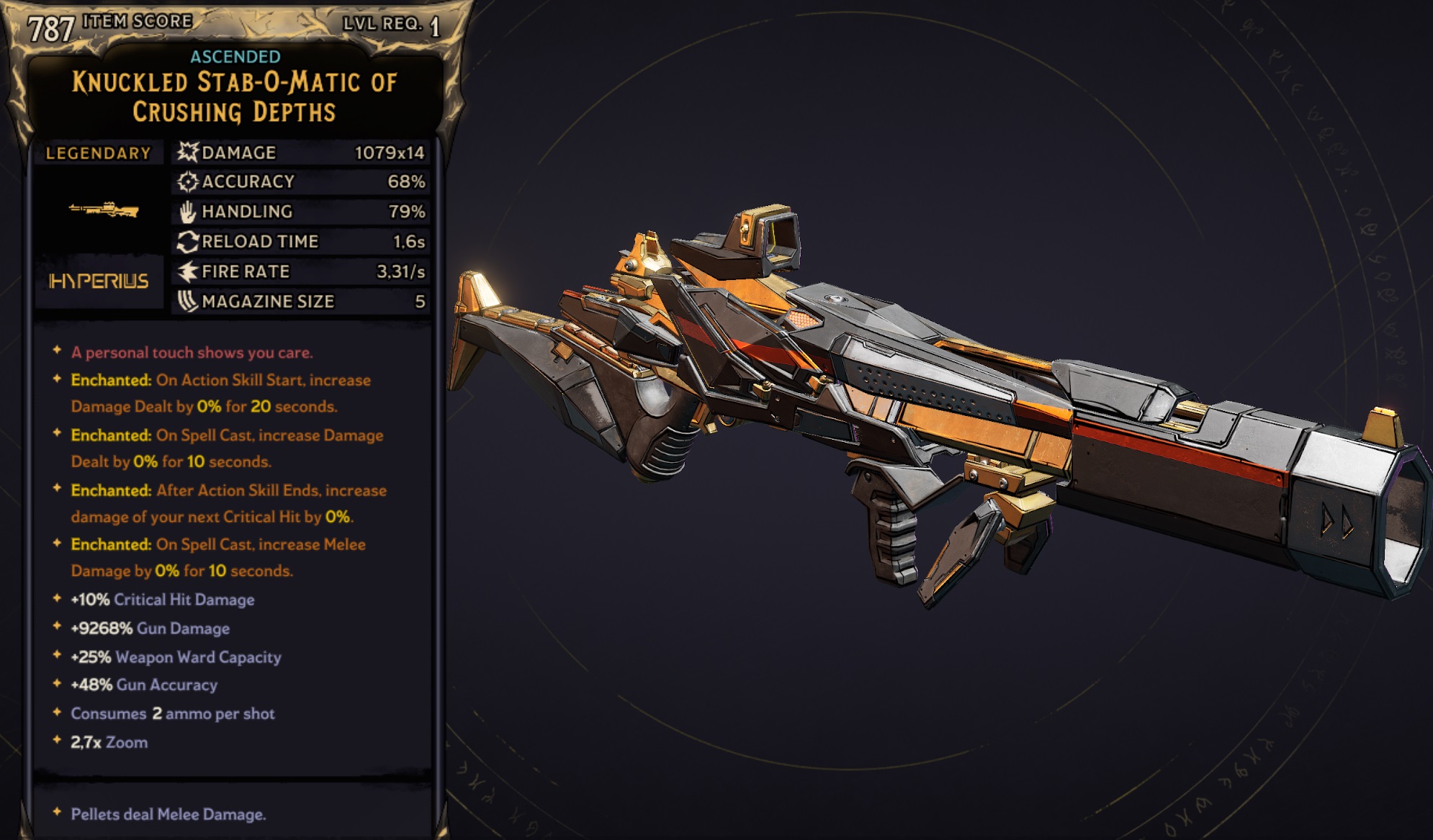Select the Handling hand icon
Viewport: 1433px width, 840px height.
[x=187, y=211]
